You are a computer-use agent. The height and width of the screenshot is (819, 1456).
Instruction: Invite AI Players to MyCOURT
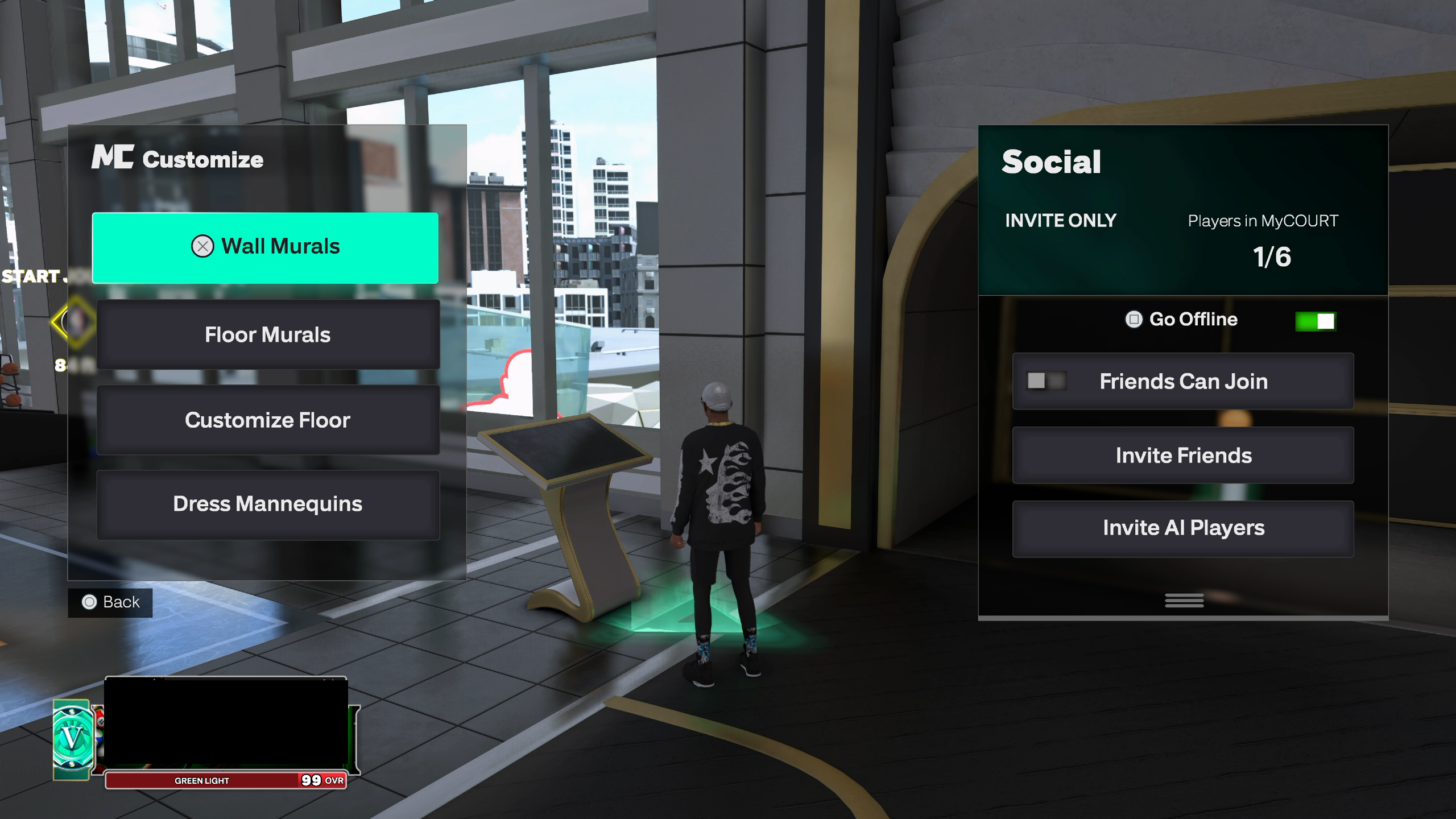pyautogui.click(x=1183, y=528)
